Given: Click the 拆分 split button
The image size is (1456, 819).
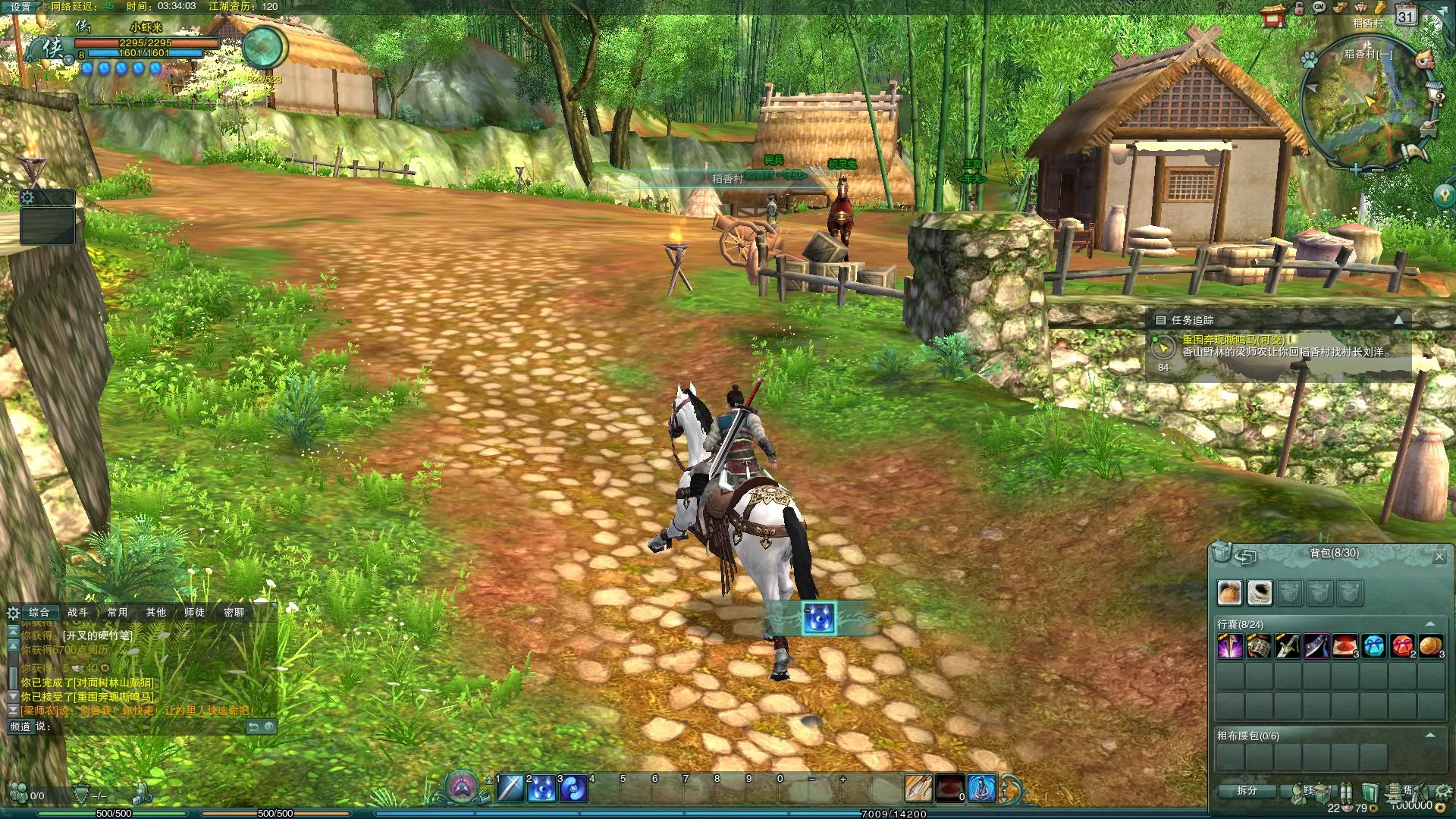Looking at the screenshot, I should click(x=1246, y=790).
